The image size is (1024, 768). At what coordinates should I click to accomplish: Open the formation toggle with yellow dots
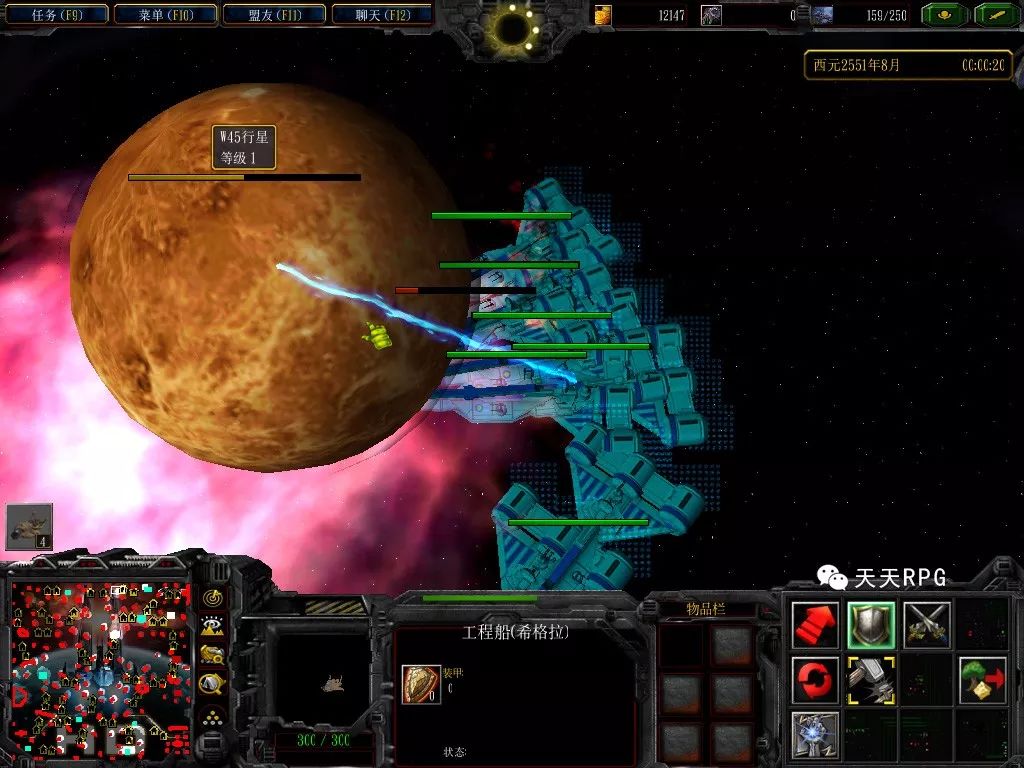click(x=213, y=716)
